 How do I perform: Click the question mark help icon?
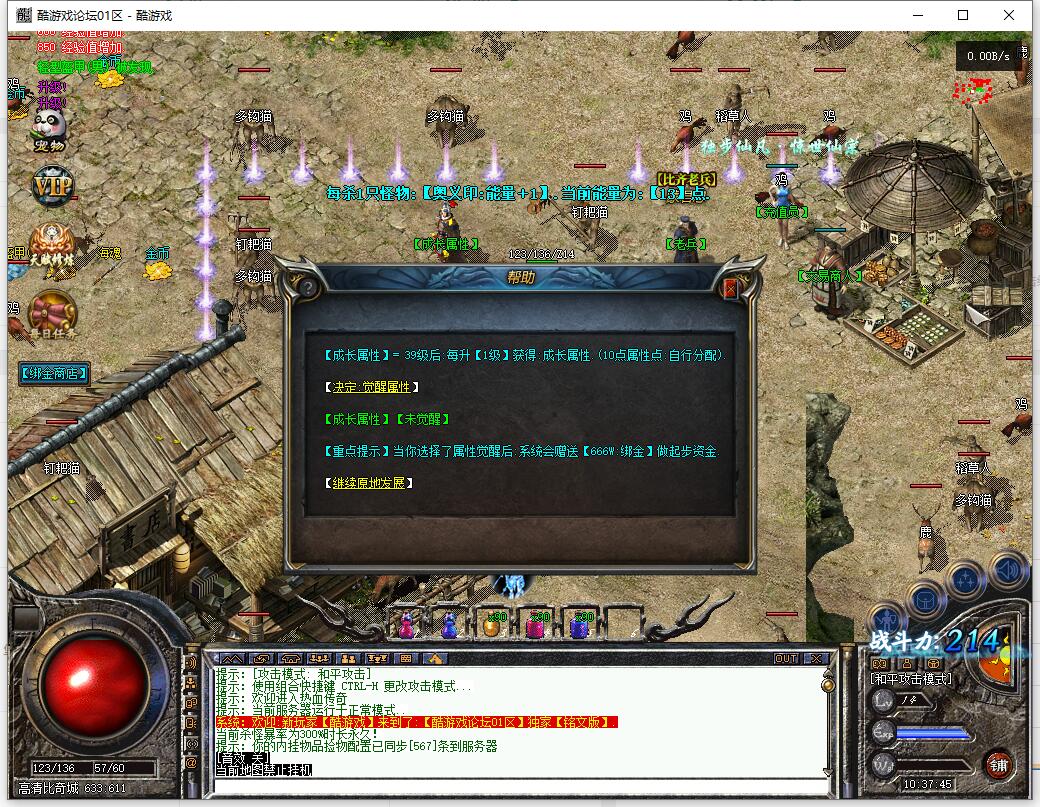(x=308, y=287)
